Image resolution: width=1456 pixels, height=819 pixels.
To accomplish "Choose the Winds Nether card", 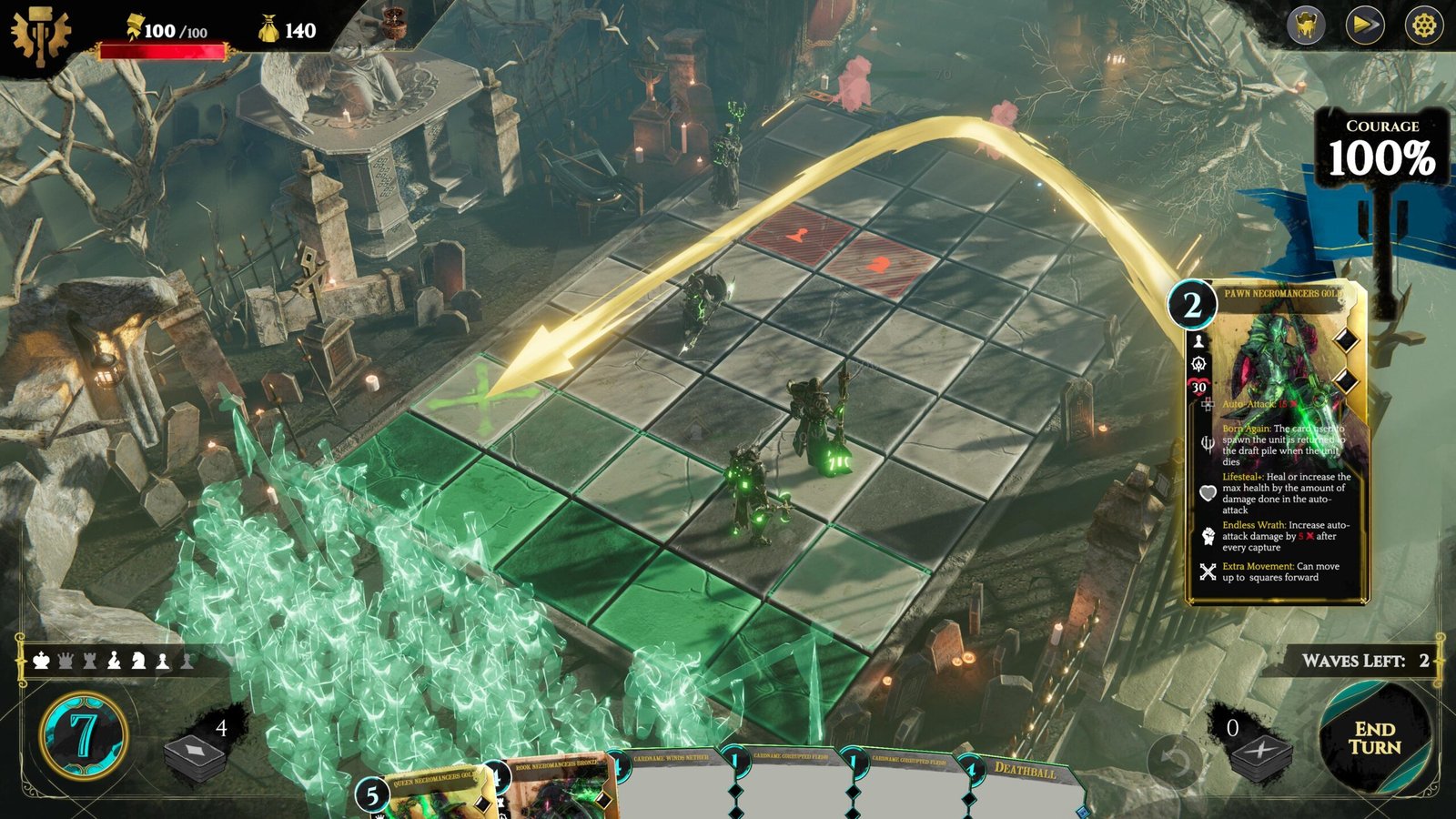I will [x=672, y=784].
